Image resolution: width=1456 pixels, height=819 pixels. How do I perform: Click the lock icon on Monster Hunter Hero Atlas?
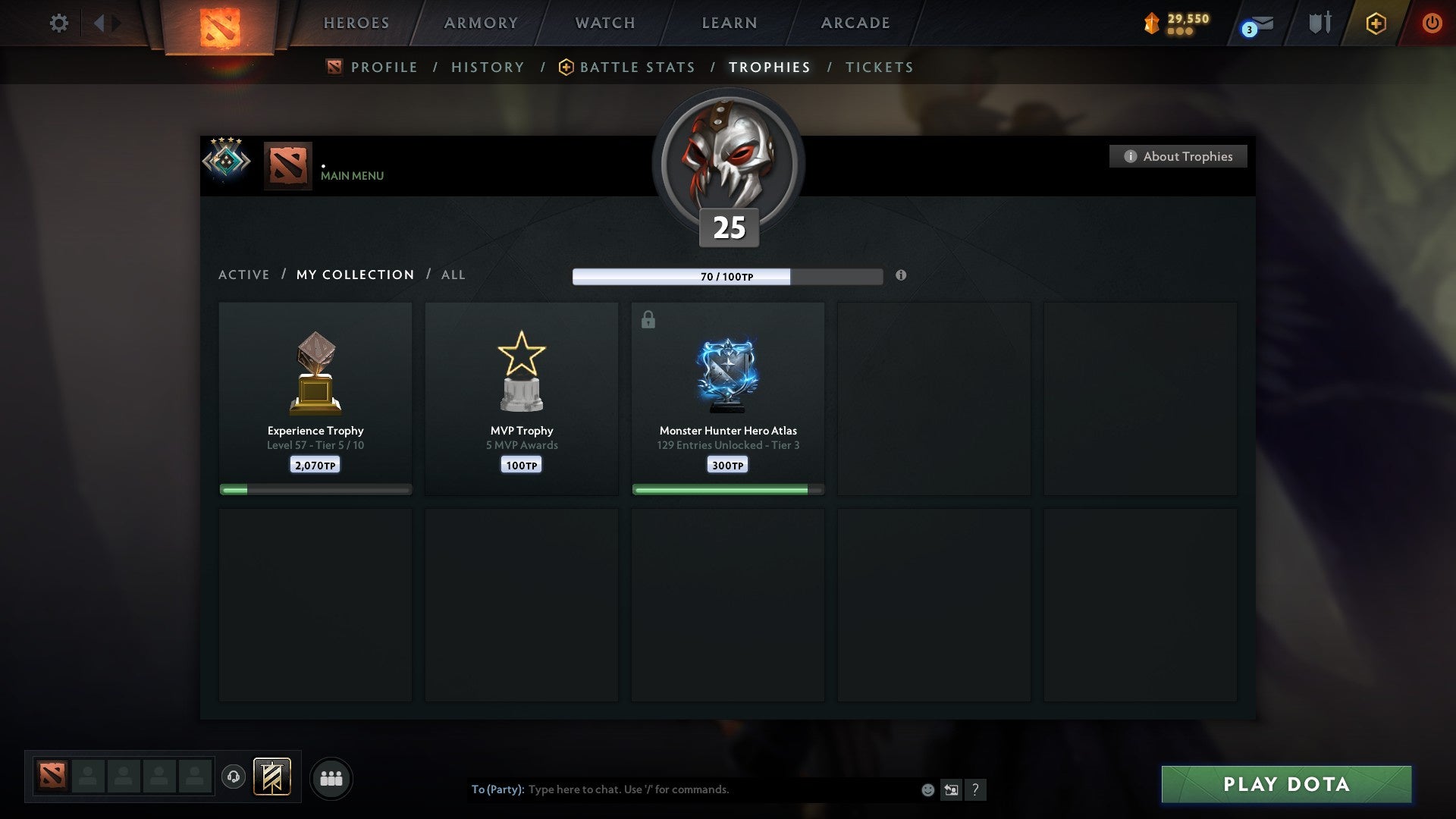(x=648, y=319)
